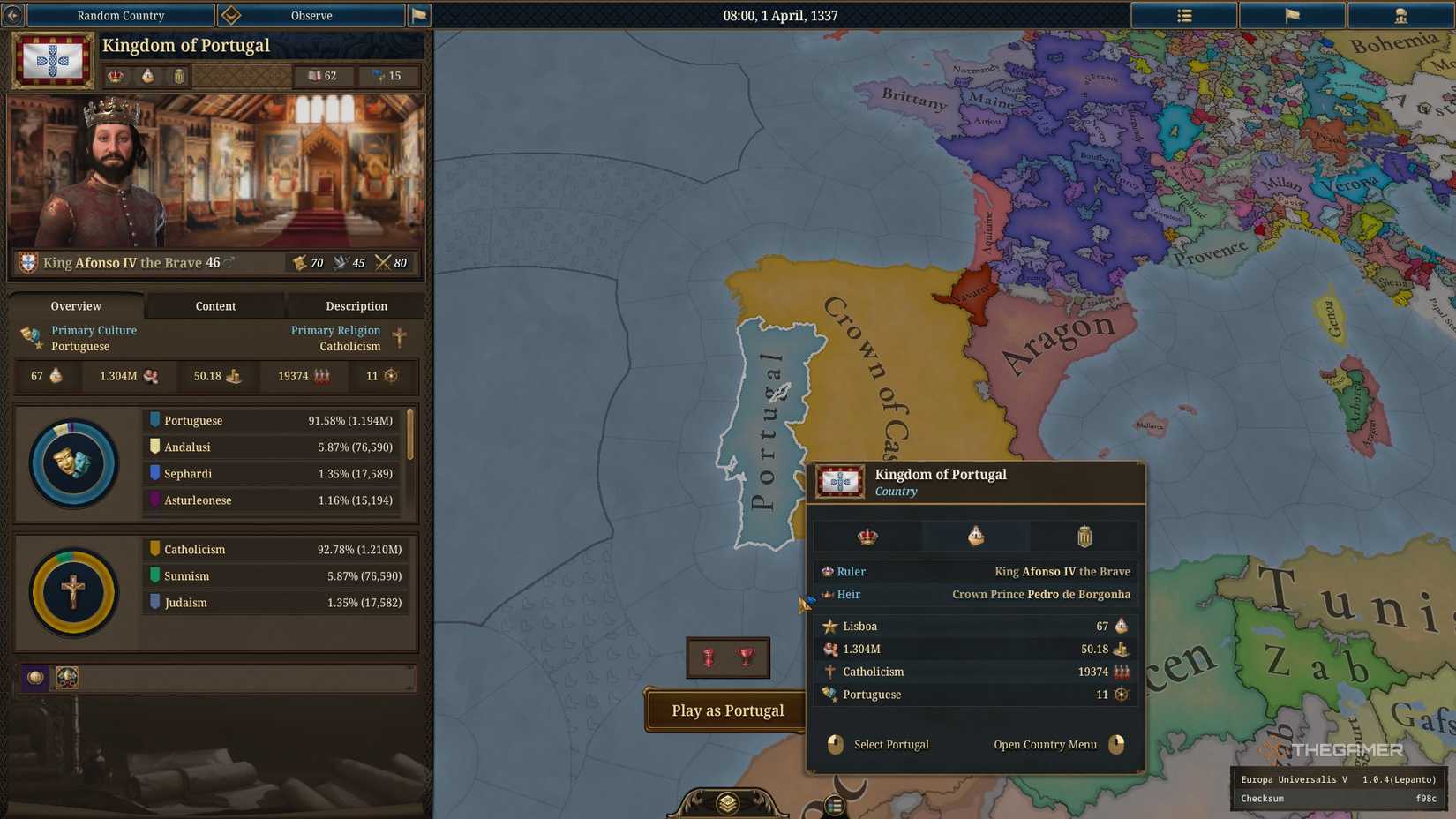Screen dimensions: 1456x819
Task: Open the Content tab
Action: (214, 306)
